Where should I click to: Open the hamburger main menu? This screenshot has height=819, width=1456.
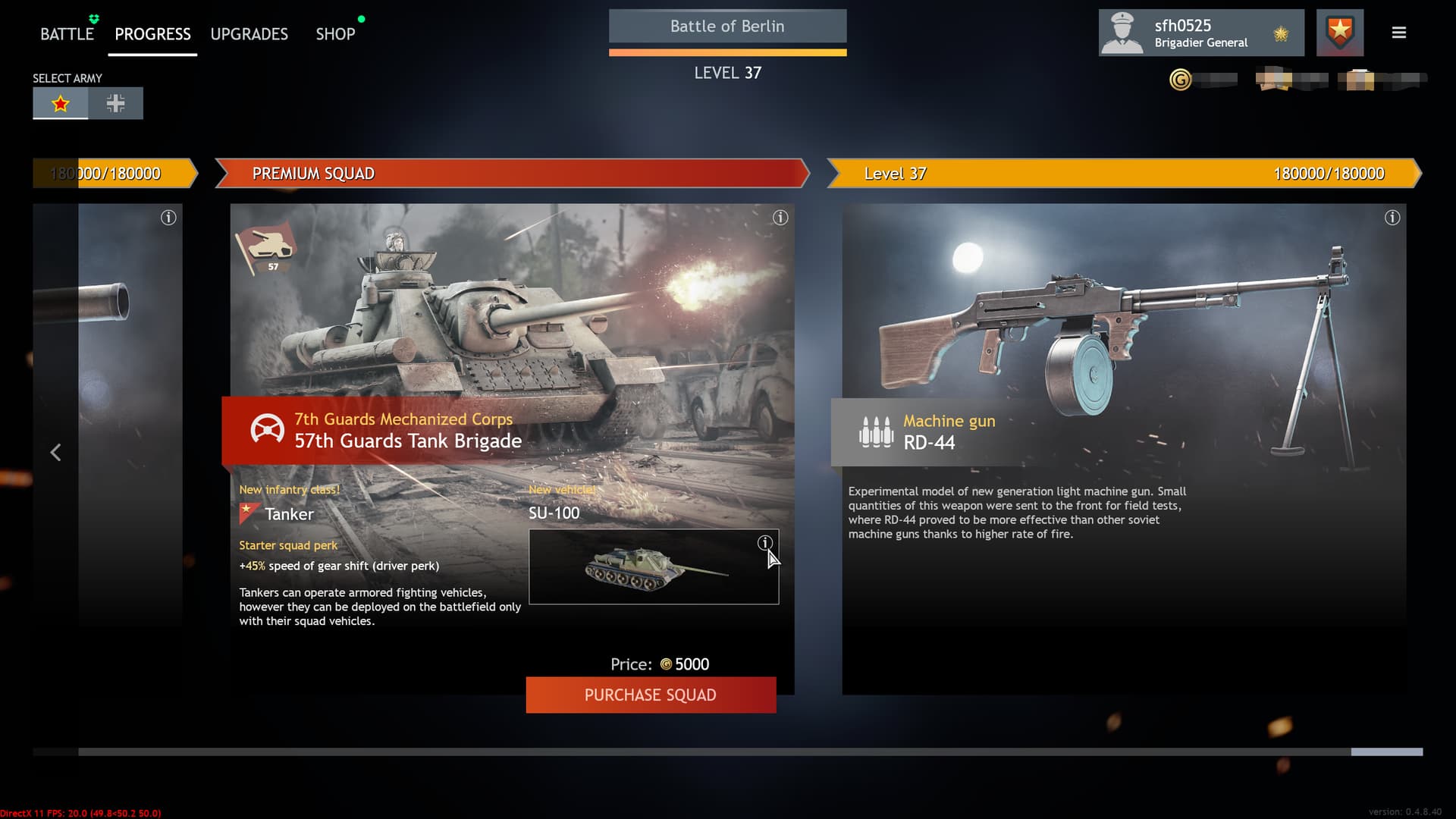(x=1398, y=33)
